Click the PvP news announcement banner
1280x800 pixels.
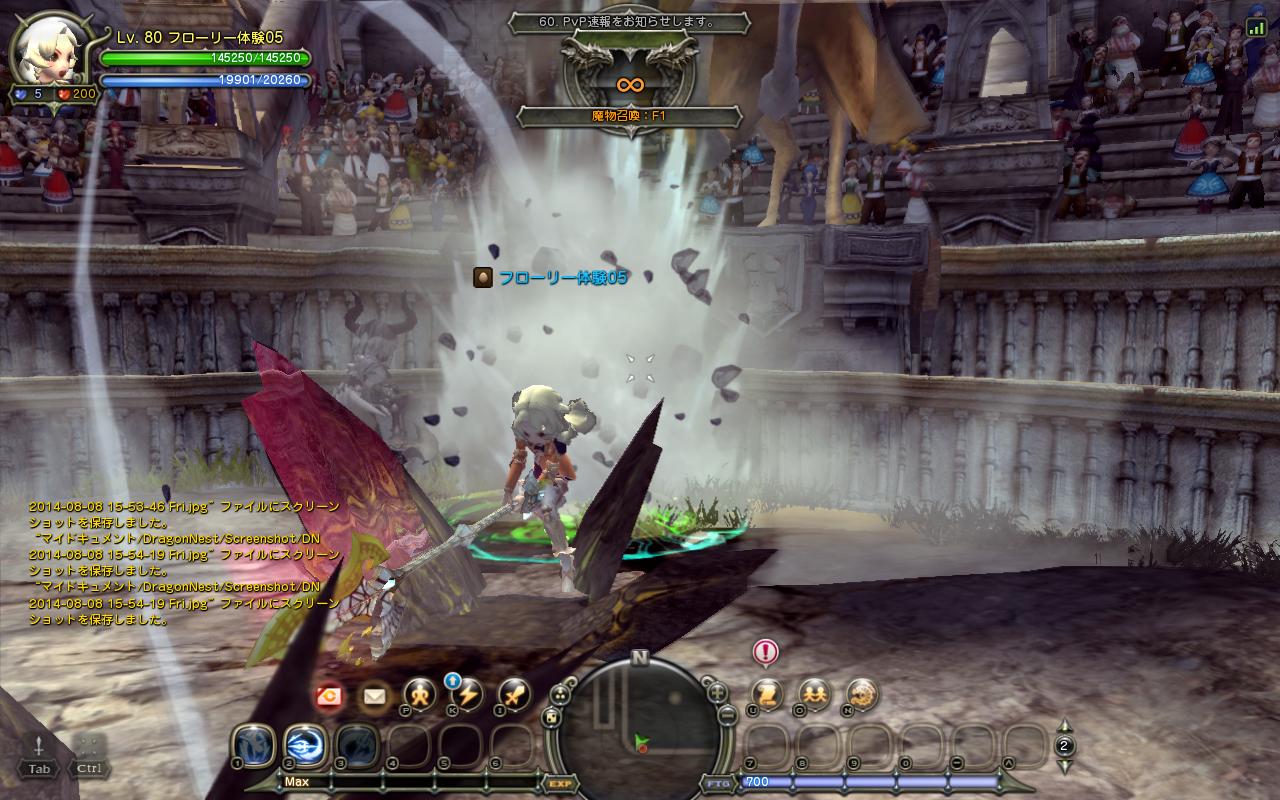coord(629,22)
